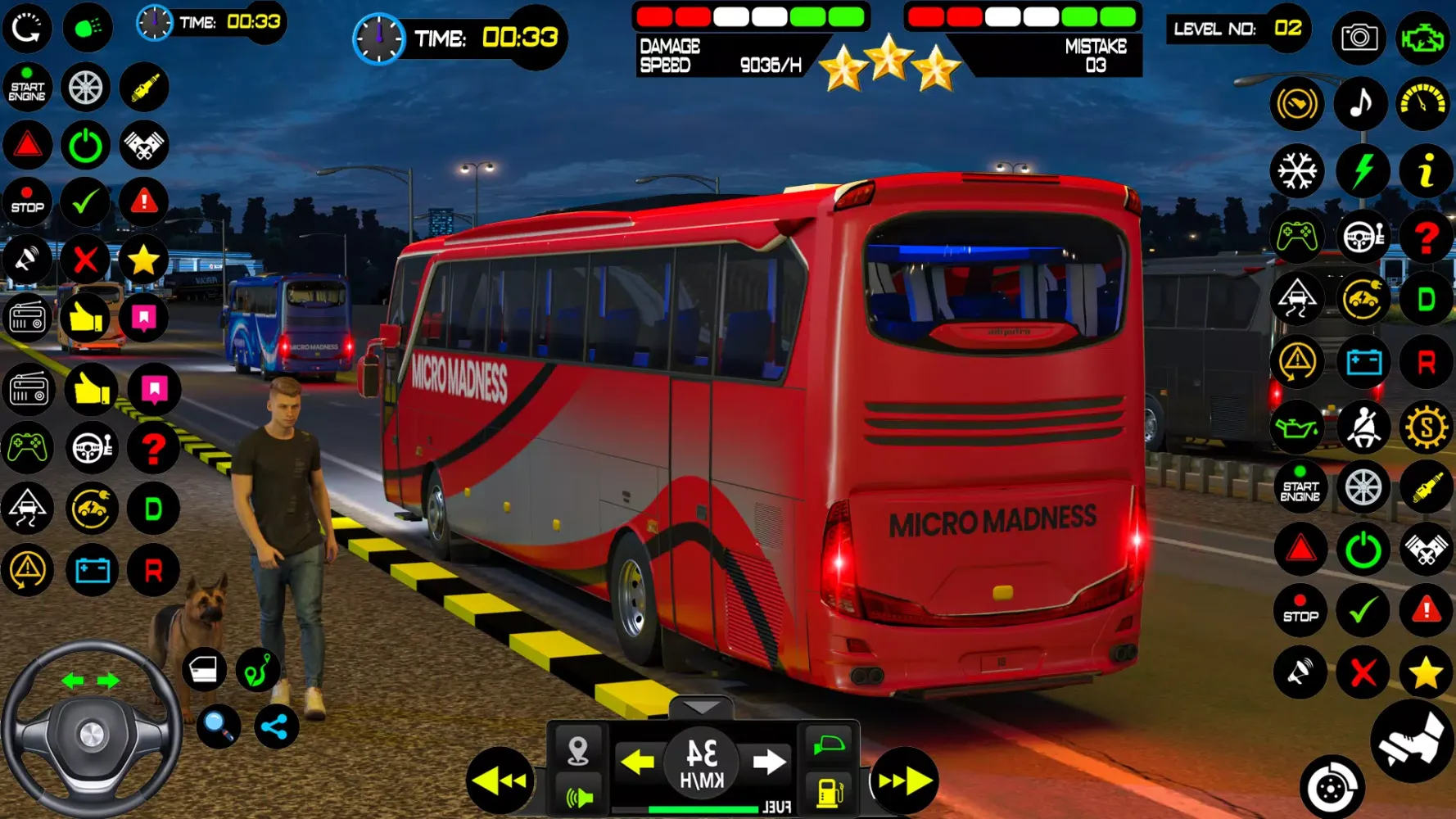
Task: Tap the green lightning bolt icon
Action: [1362, 171]
